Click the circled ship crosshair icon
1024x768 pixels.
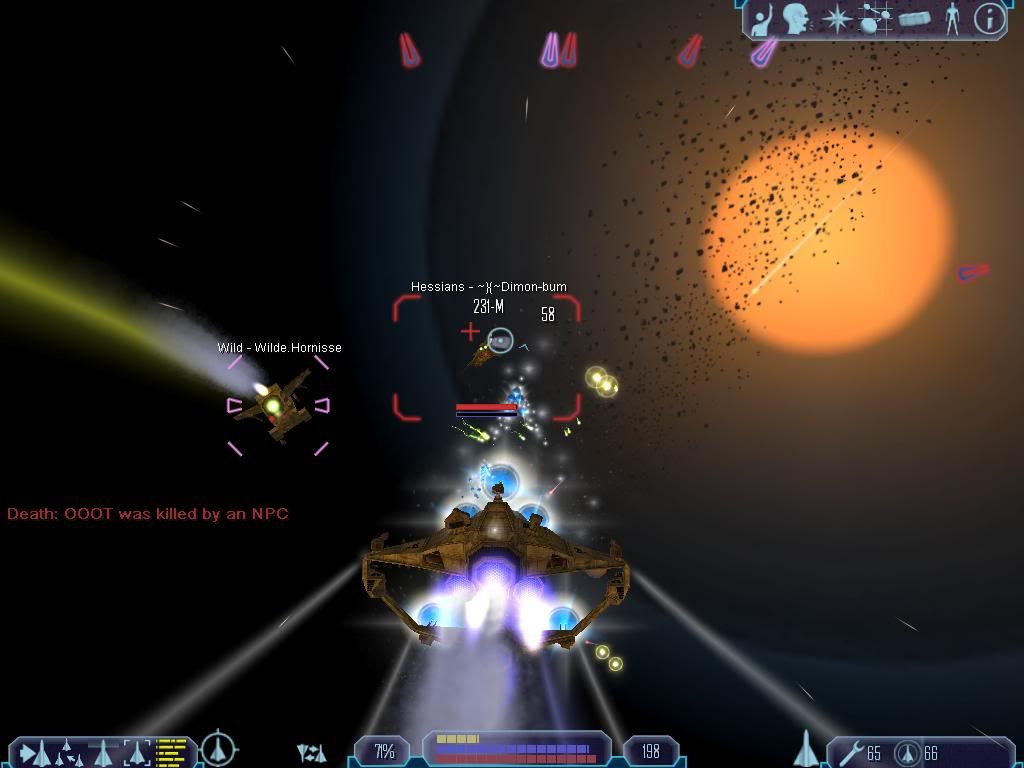[x=218, y=748]
